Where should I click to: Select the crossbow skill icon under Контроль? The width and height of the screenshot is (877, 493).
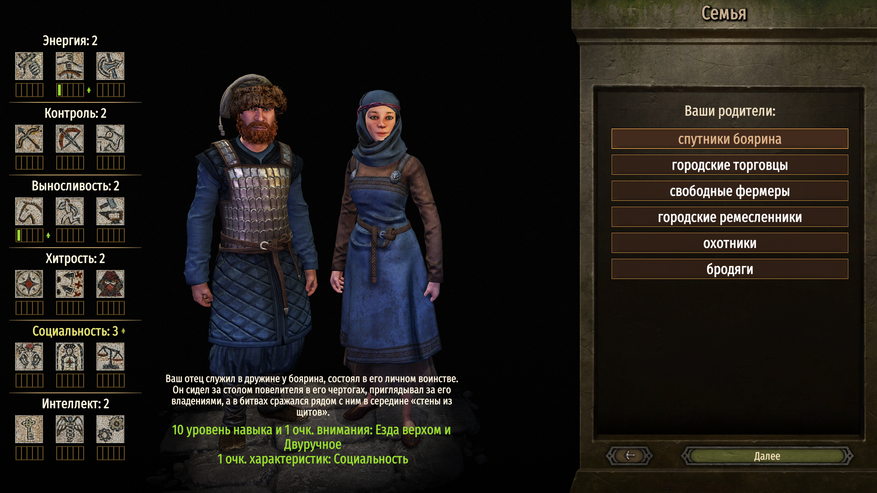pyautogui.click(x=69, y=139)
